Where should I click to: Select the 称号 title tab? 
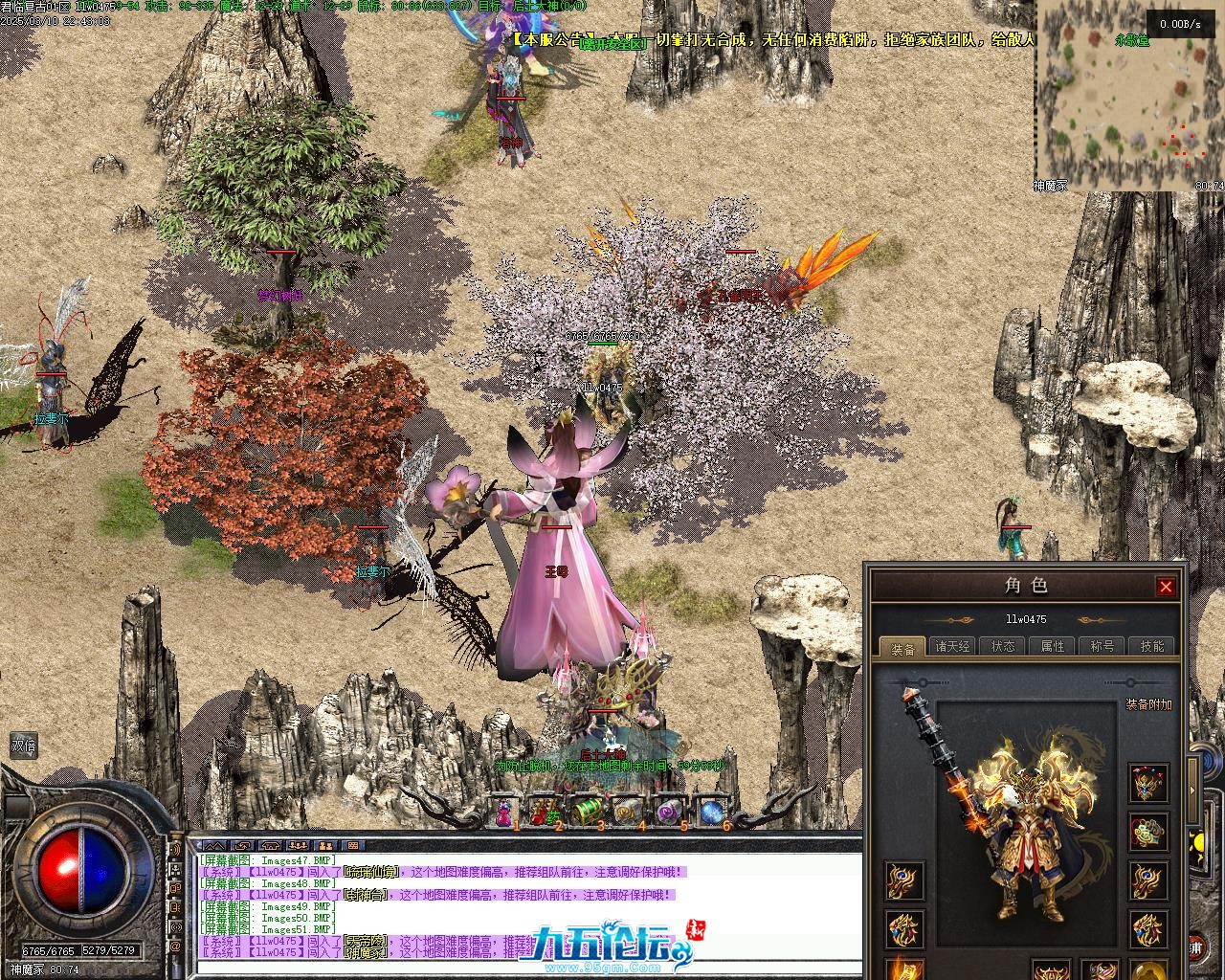pyautogui.click(x=1102, y=647)
